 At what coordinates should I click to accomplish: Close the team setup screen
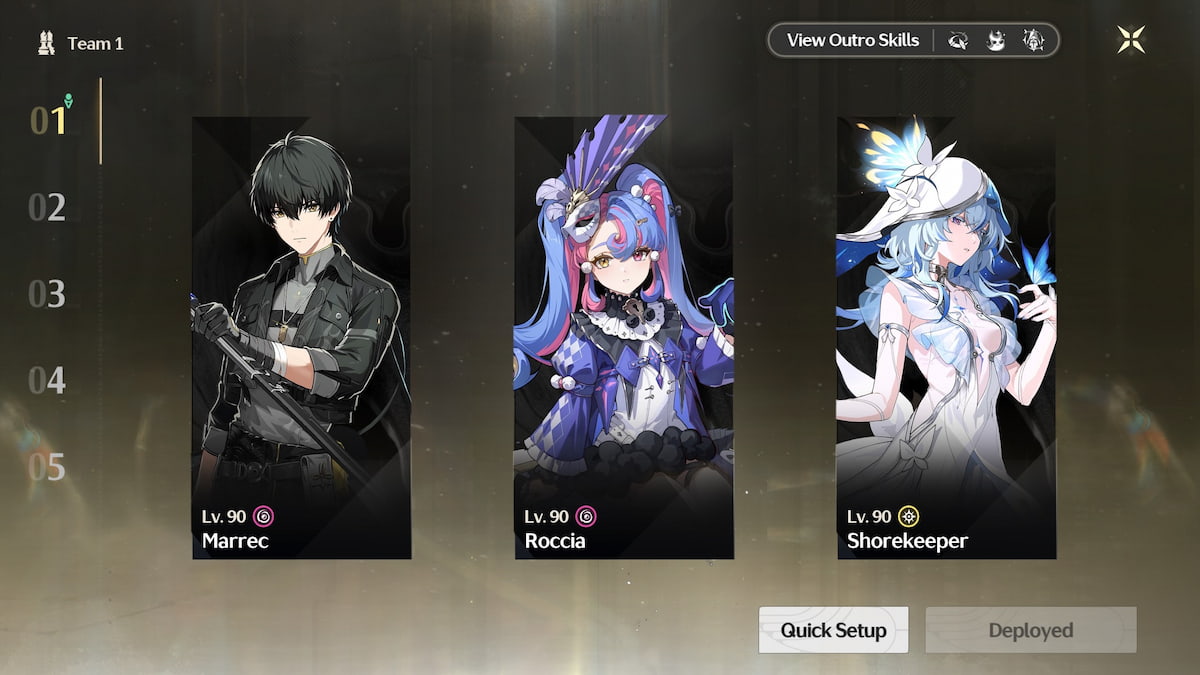[x=1131, y=40]
